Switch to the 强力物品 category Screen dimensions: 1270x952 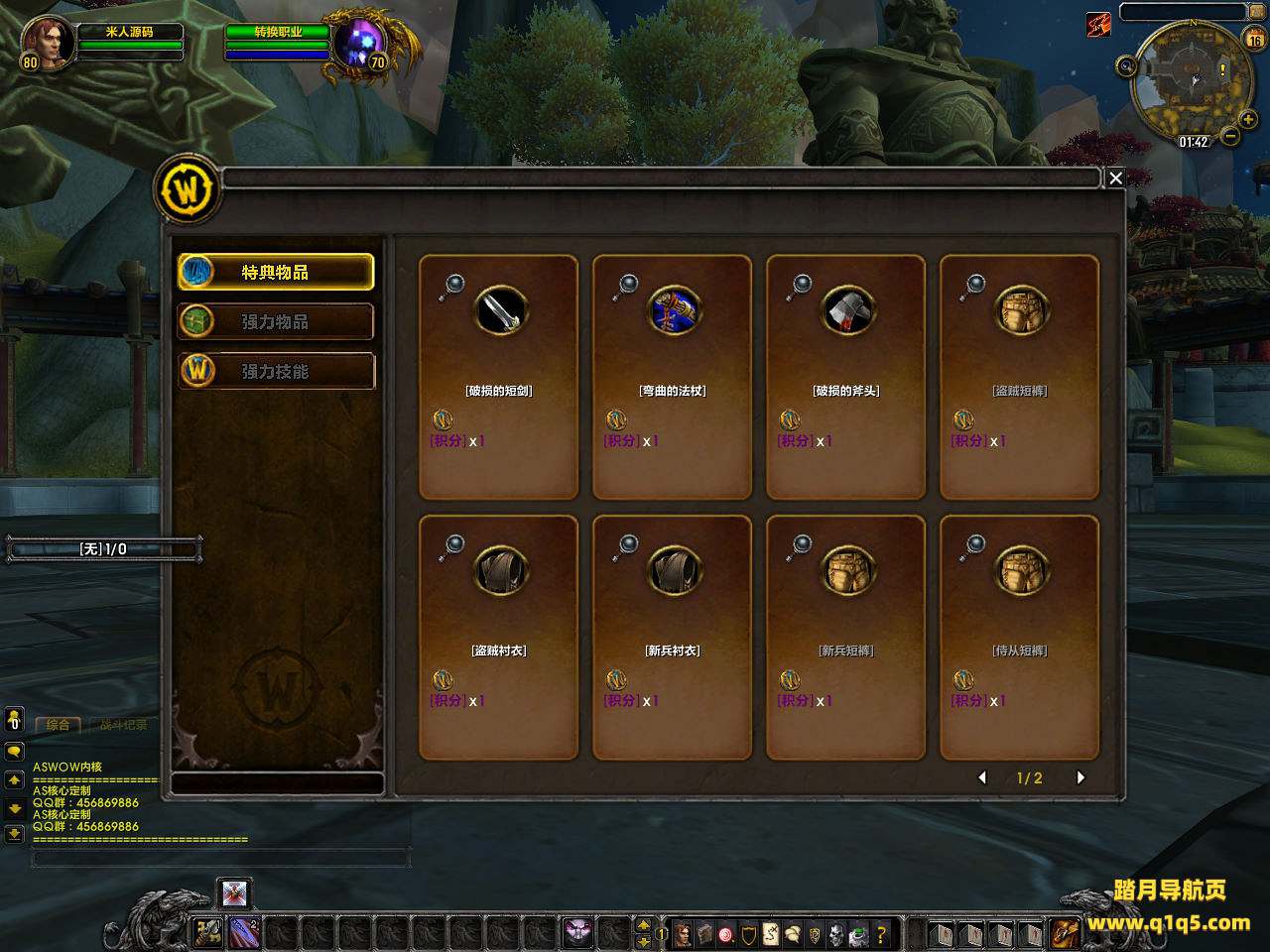pyautogui.click(x=276, y=321)
